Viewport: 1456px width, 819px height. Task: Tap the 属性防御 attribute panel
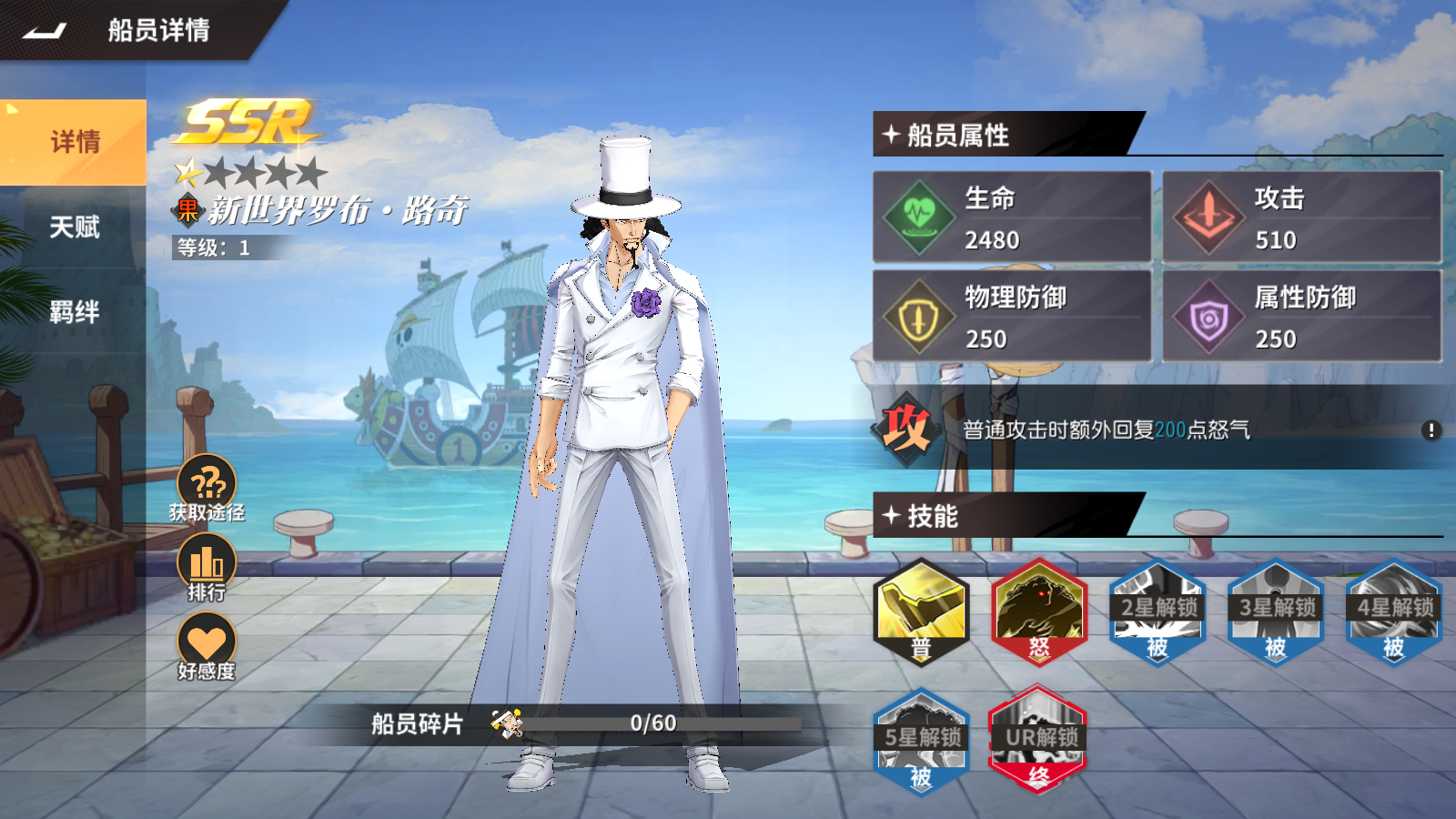click(1301, 316)
